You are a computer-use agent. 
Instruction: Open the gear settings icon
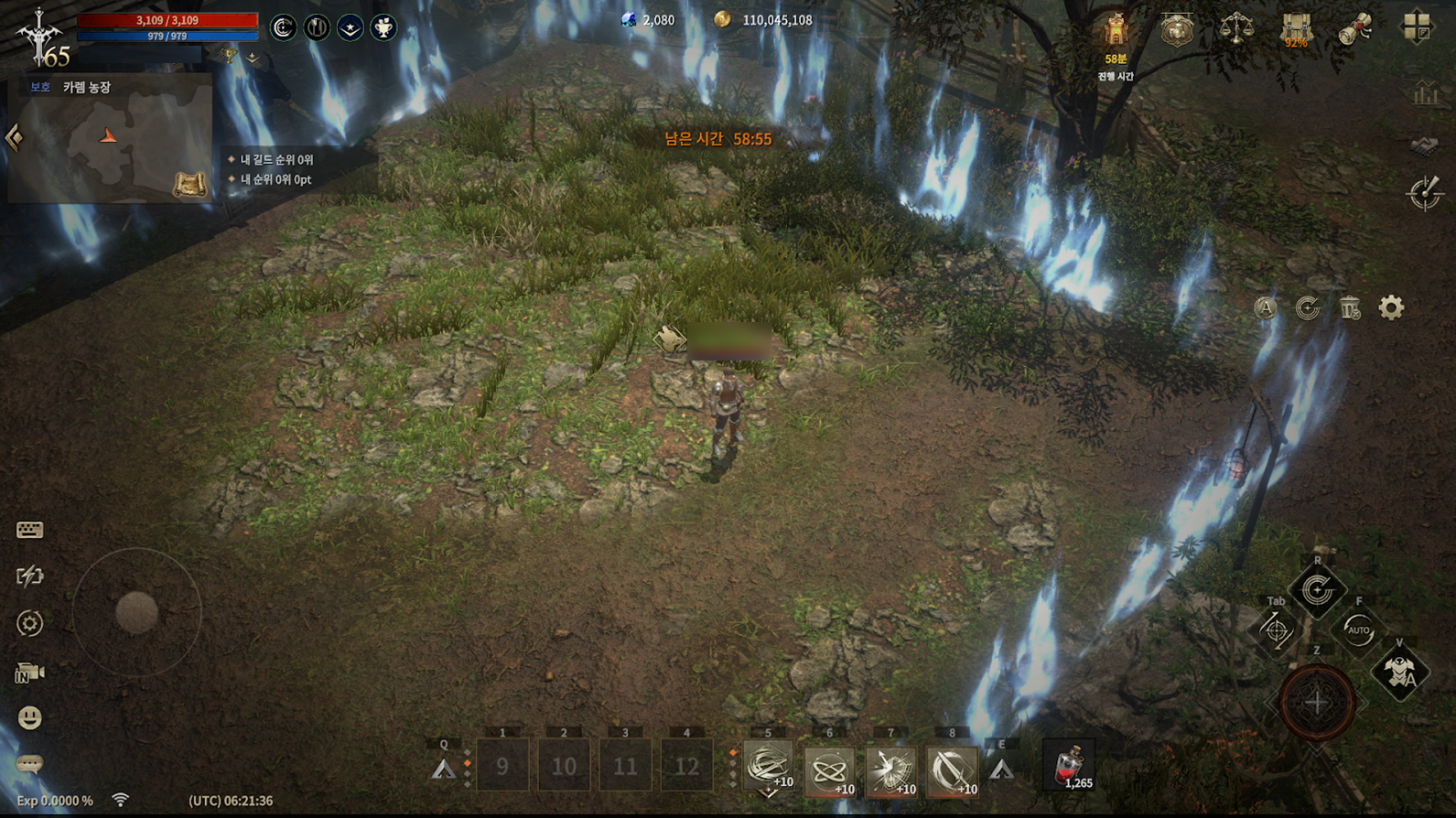[1391, 307]
